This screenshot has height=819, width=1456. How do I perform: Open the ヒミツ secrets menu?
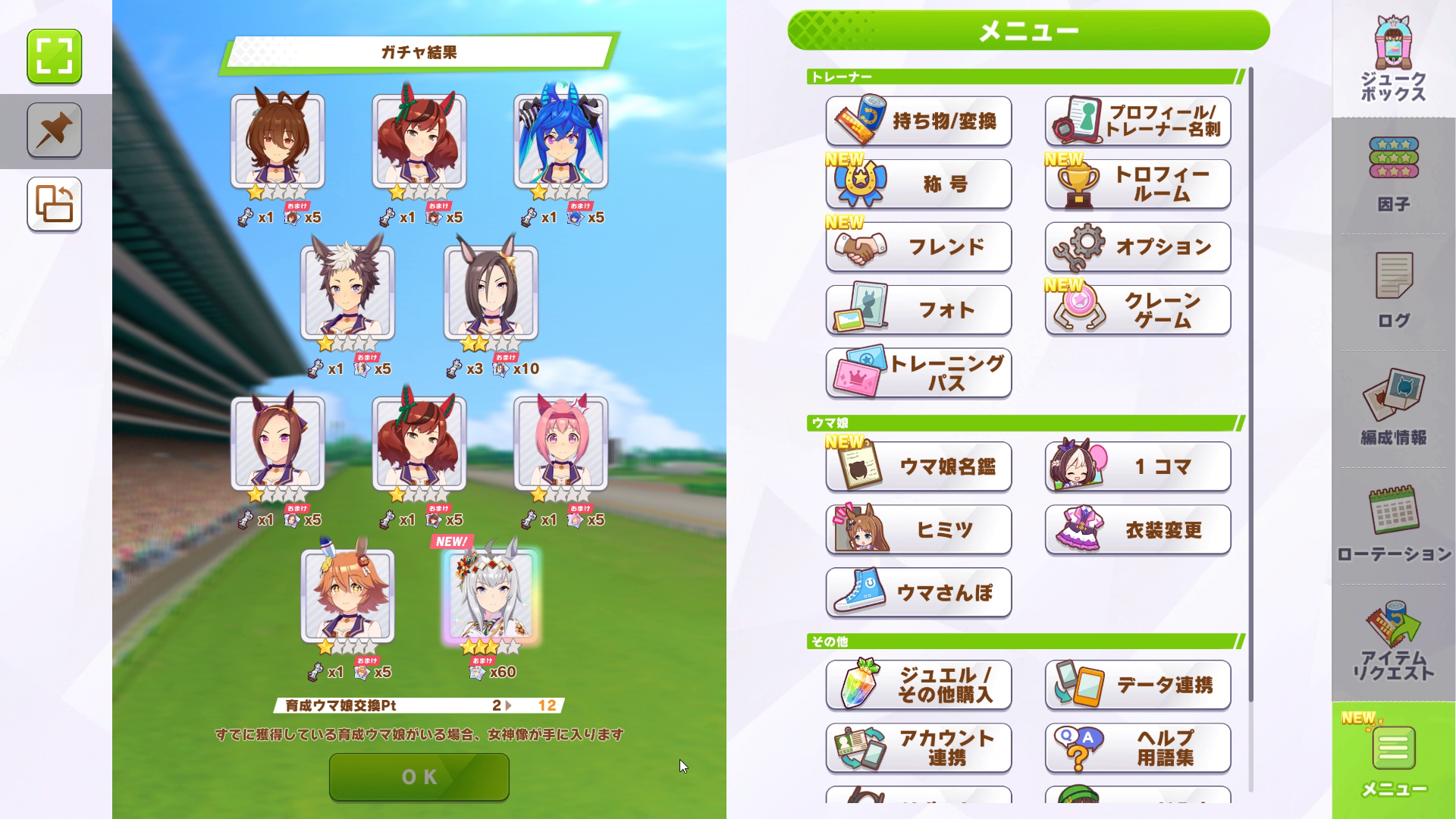(918, 530)
